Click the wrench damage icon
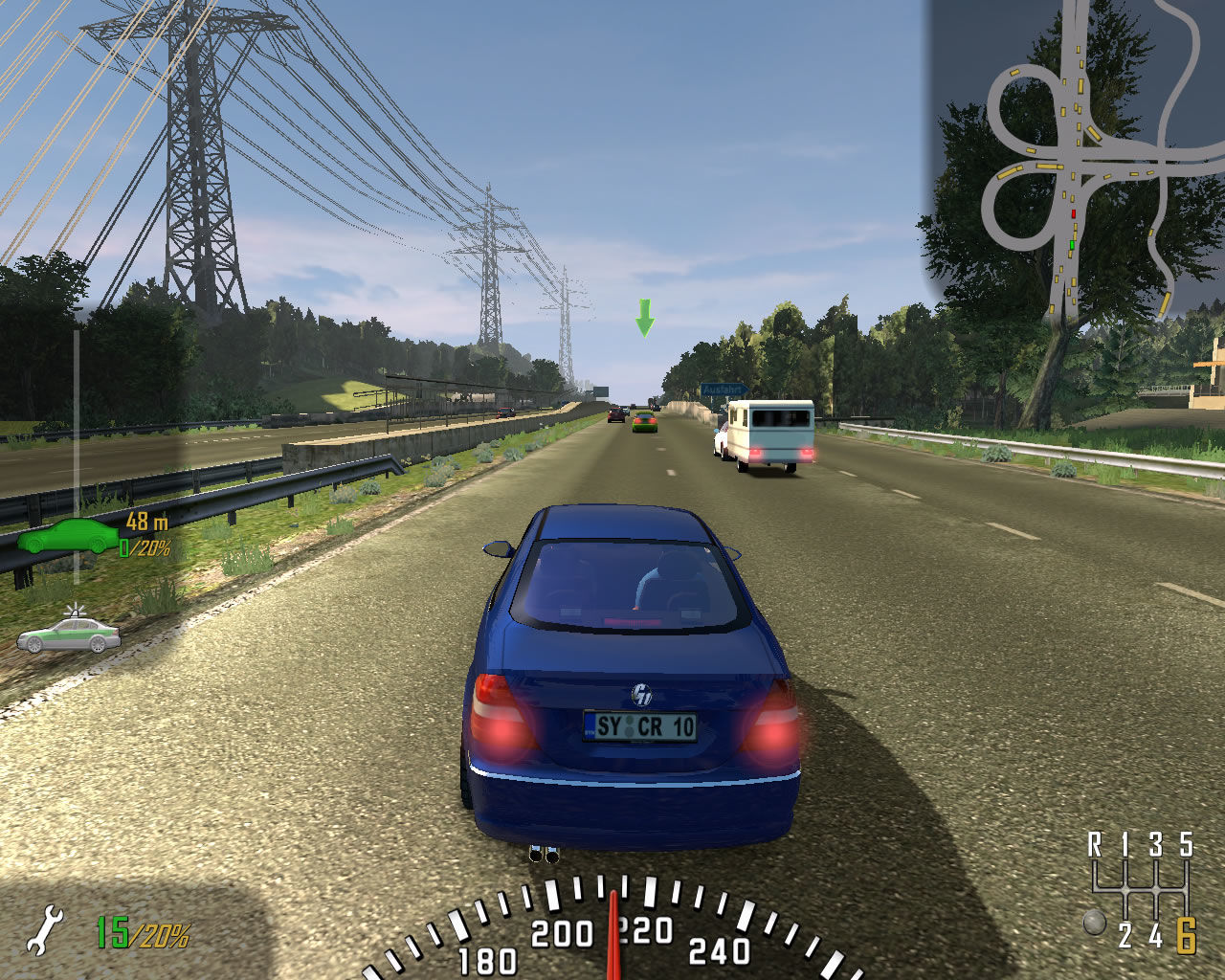 point(44,931)
